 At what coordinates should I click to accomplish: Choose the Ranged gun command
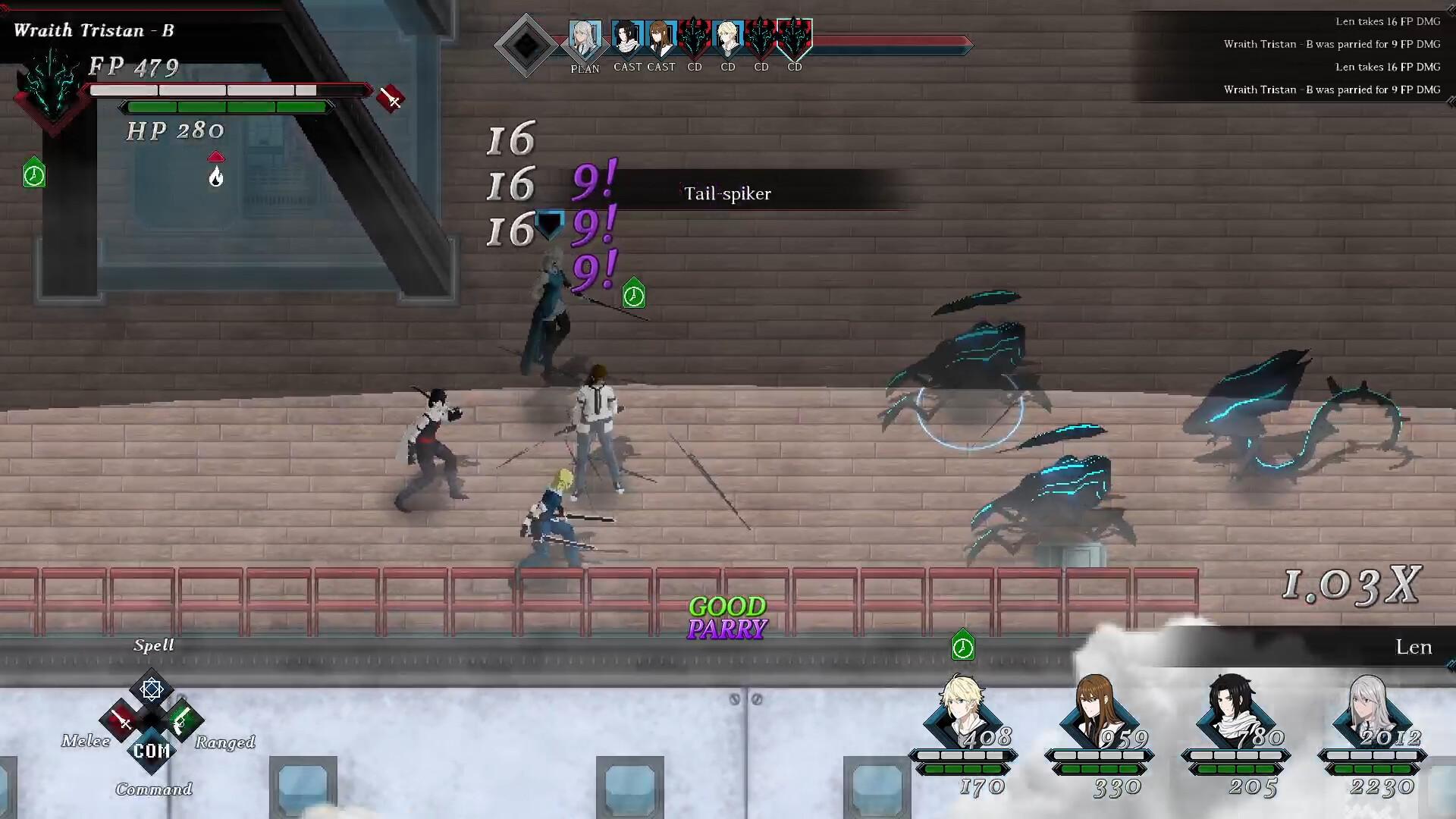pyautogui.click(x=182, y=721)
